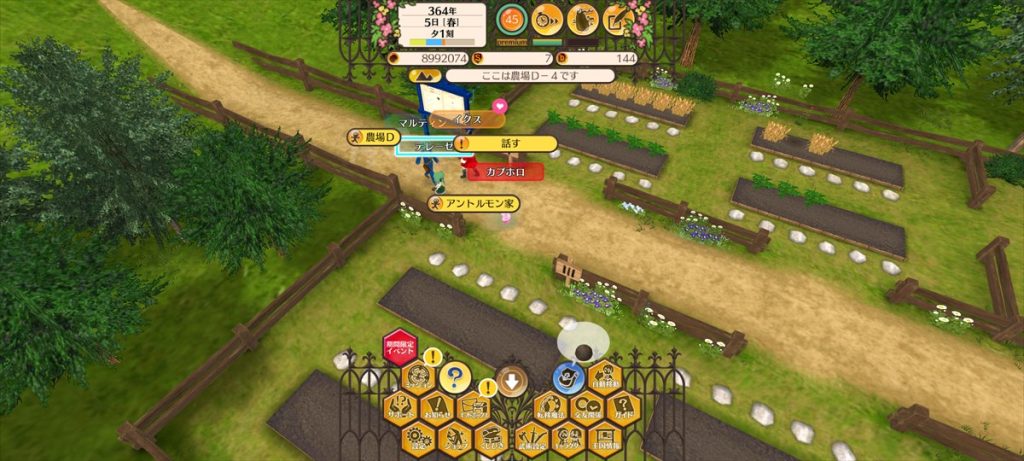The width and height of the screenshot is (1024, 461).
Task: Open the 武術設定 martial arts settings
Action: 530,439
